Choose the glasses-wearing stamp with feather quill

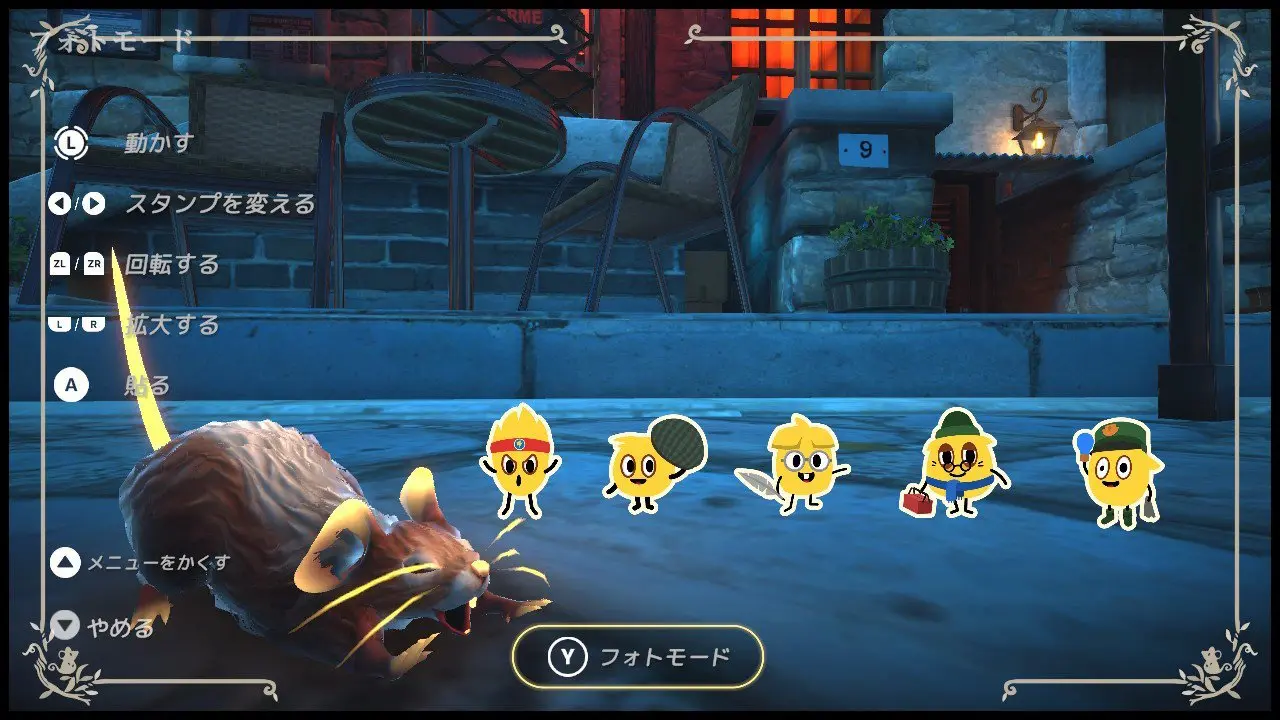pos(797,462)
